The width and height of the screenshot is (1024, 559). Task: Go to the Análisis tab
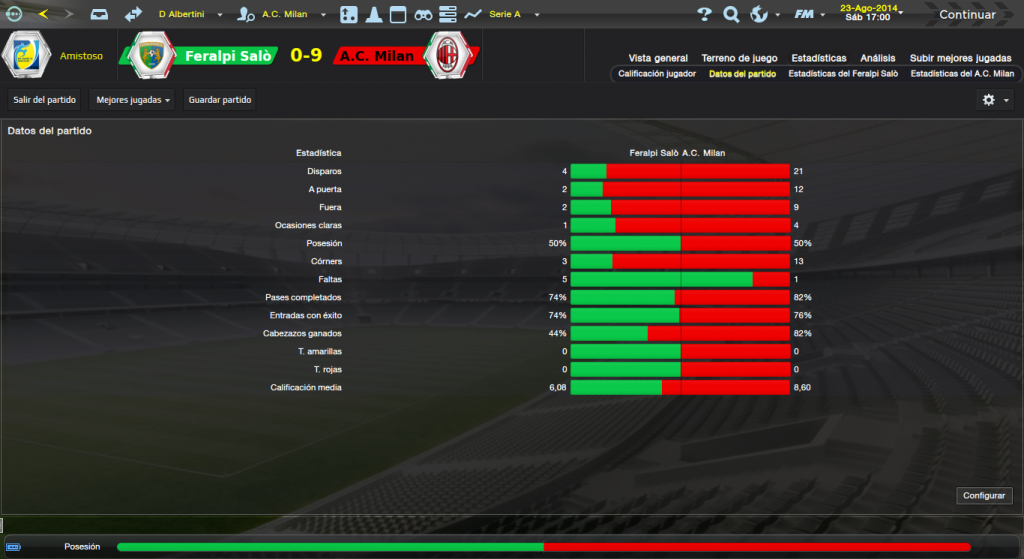point(878,58)
